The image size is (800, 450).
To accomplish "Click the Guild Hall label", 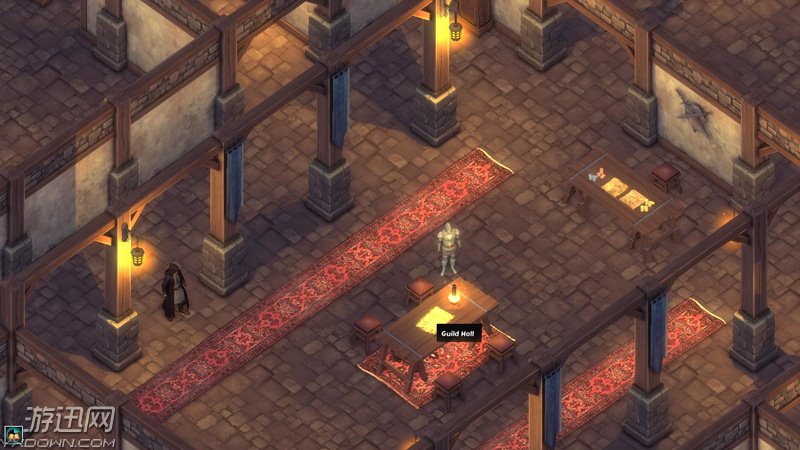I will (459, 333).
